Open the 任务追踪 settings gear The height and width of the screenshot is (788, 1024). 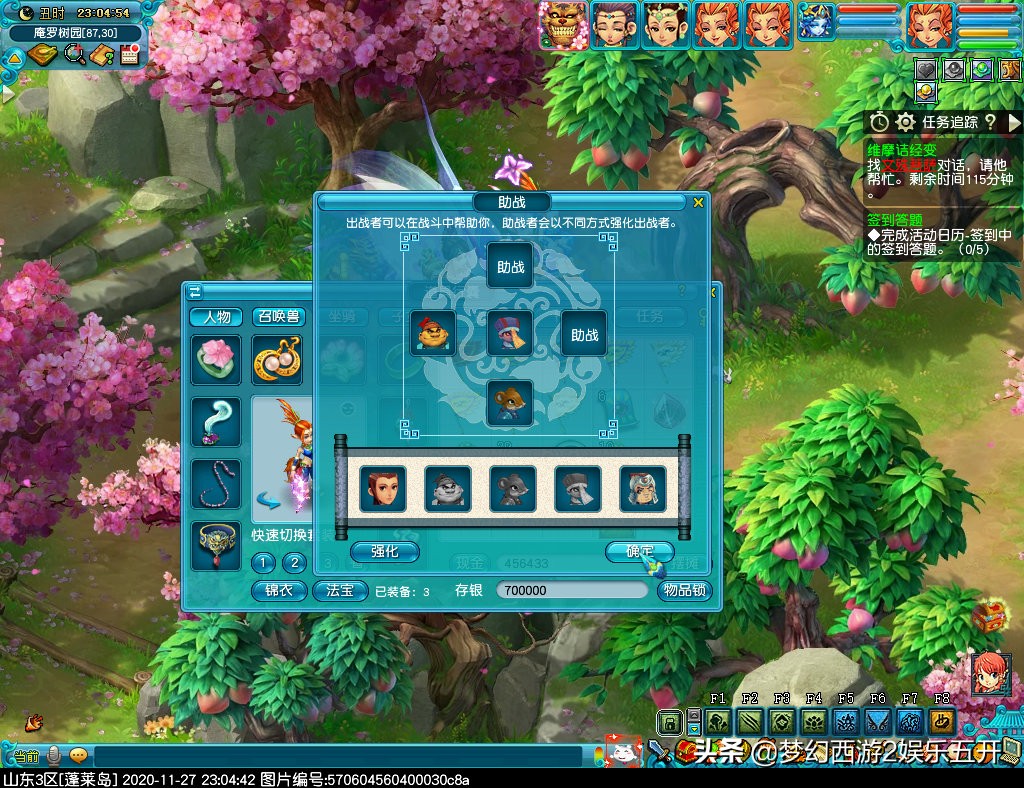[905, 122]
